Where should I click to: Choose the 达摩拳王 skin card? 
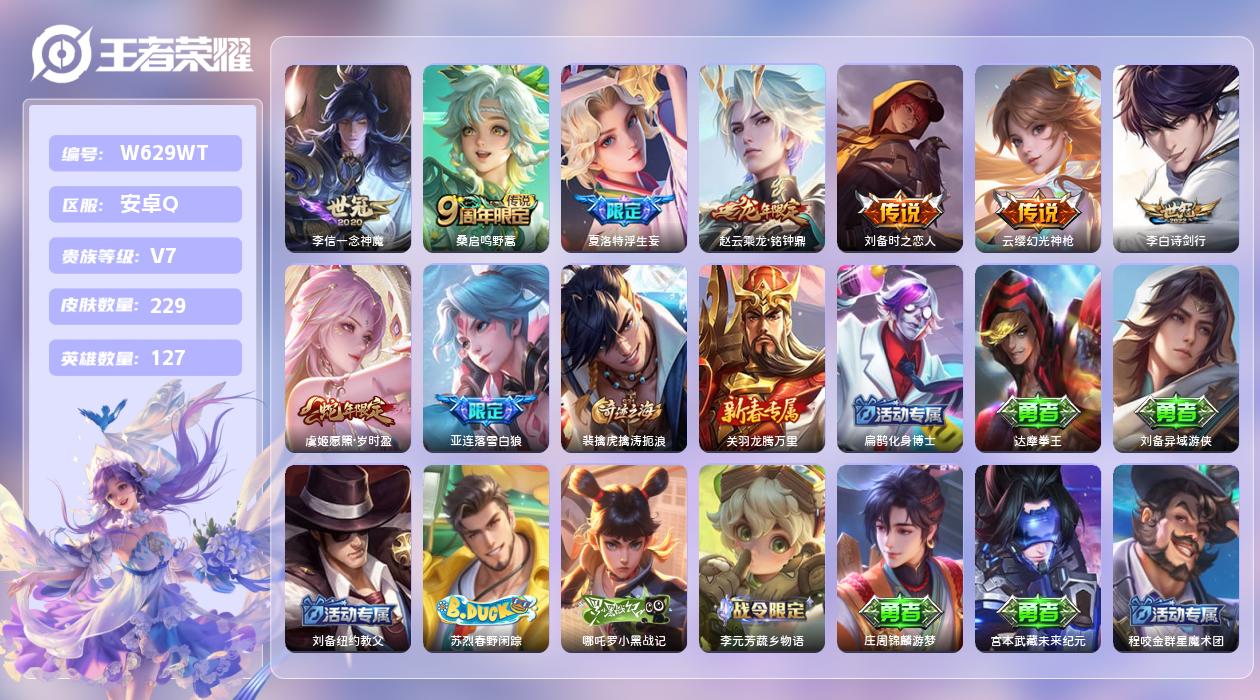1038,358
